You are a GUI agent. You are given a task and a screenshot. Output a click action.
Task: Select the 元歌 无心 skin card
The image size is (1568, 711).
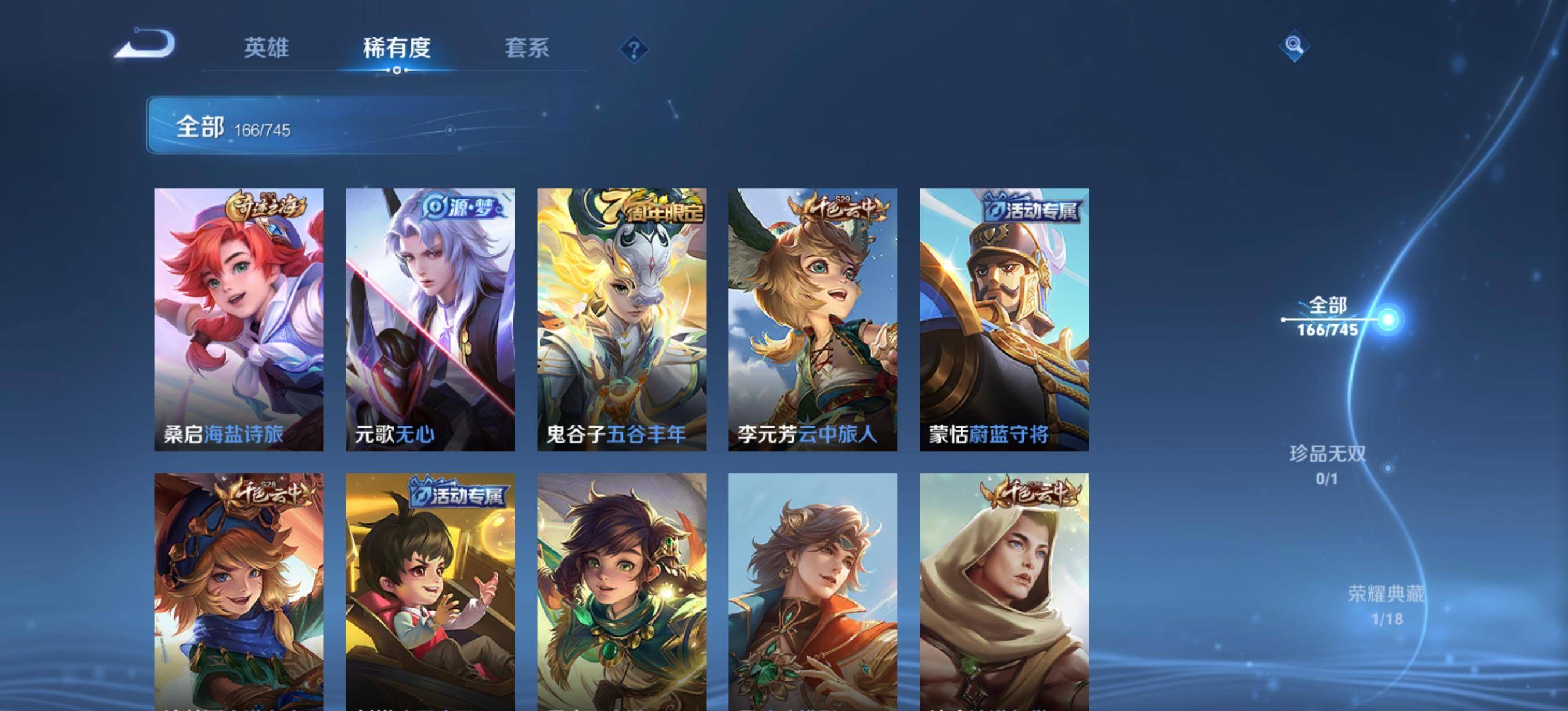point(430,319)
